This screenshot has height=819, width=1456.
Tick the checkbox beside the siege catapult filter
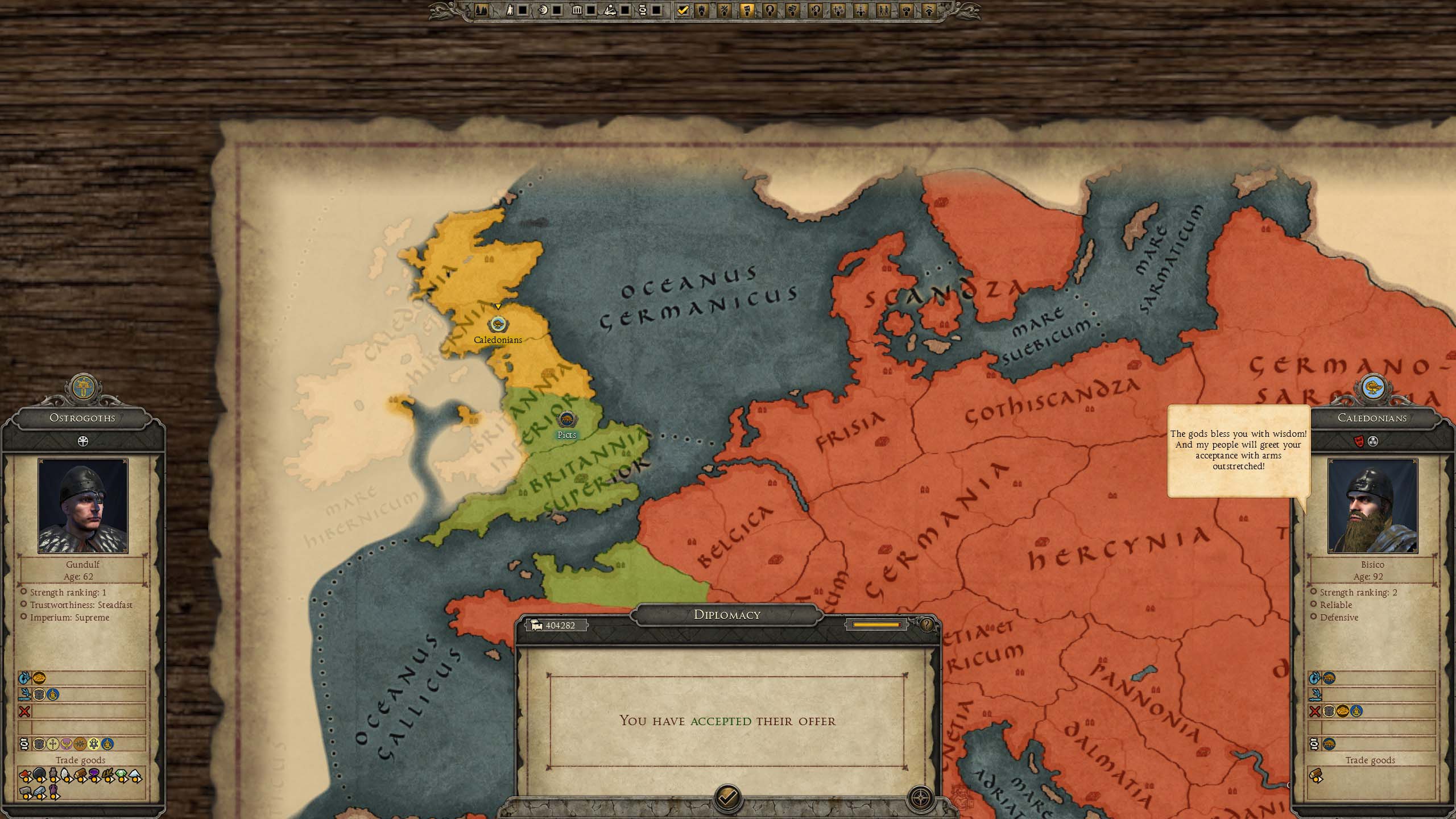click(624, 10)
